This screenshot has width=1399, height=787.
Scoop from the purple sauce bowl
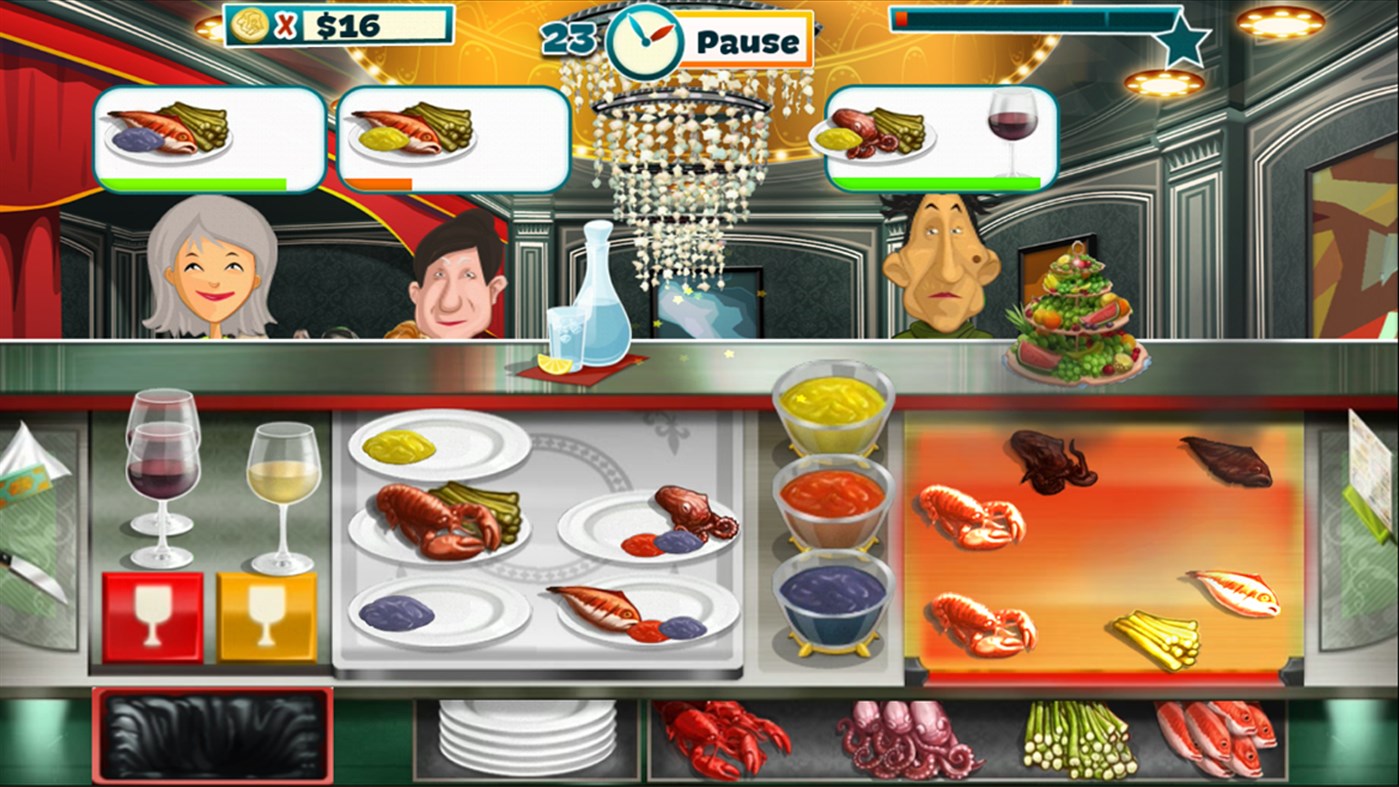point(831,588)
